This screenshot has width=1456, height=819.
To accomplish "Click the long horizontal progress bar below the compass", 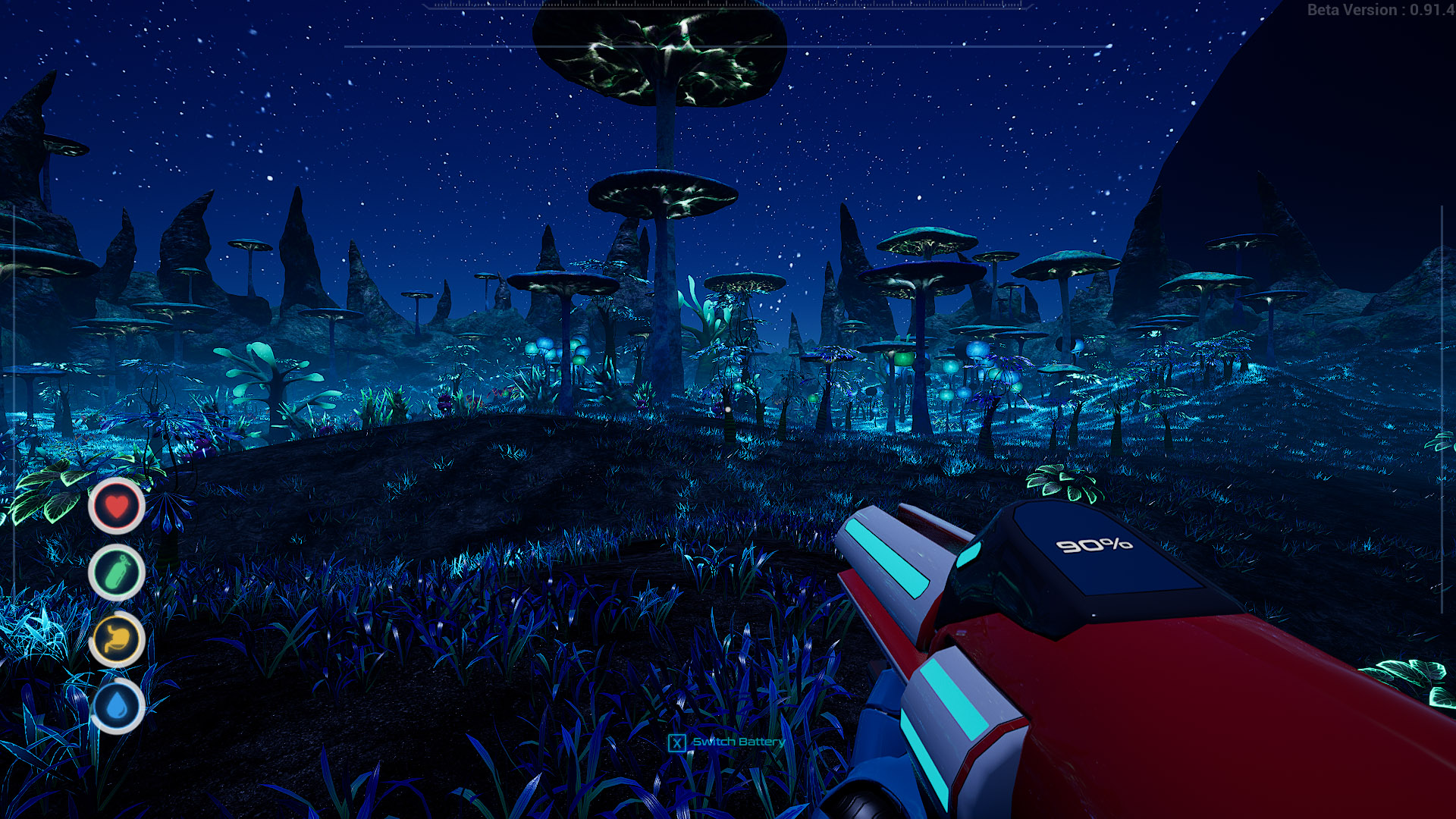I will (728, 45).
